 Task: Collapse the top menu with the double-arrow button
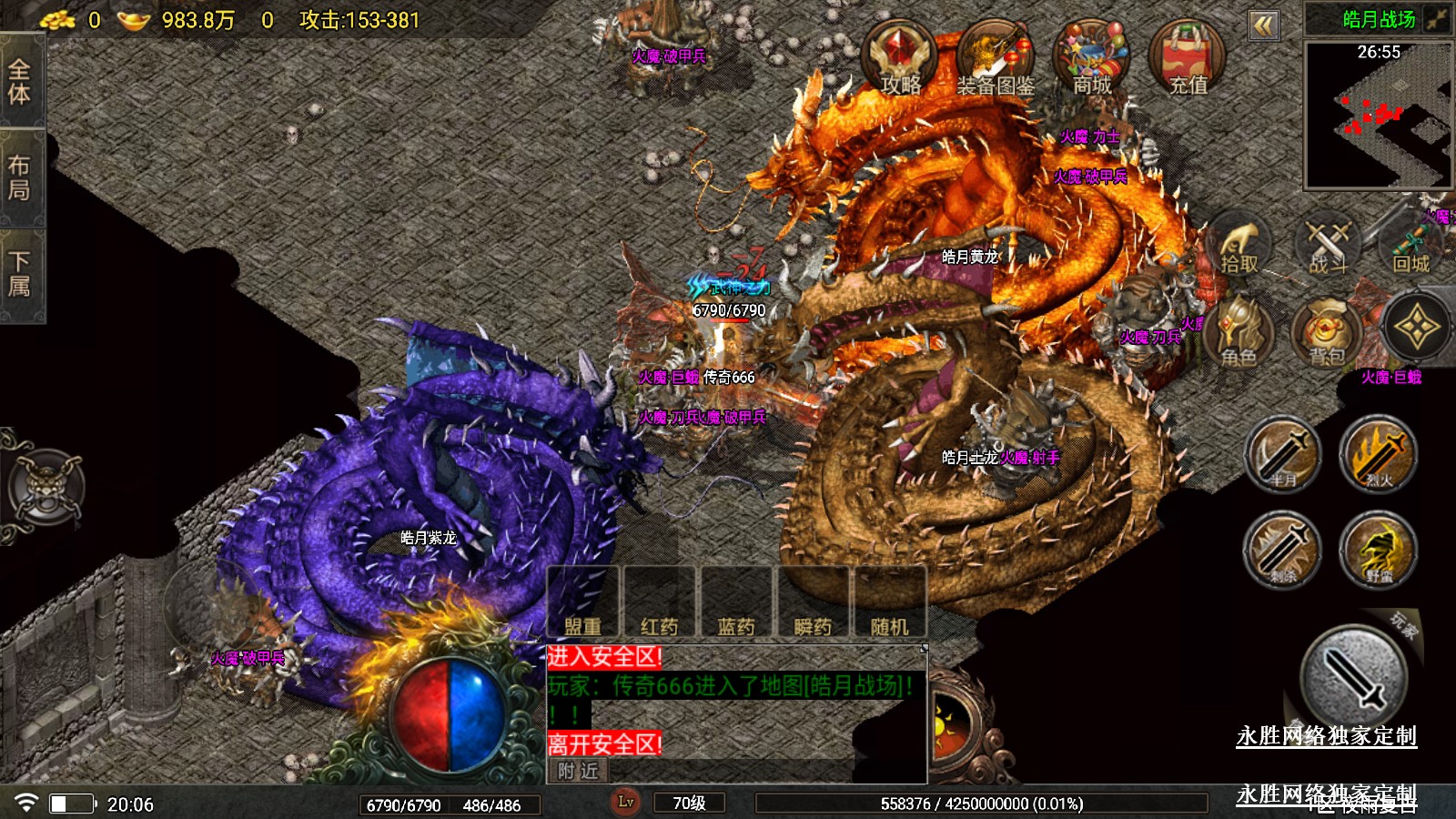(1263, 25)
